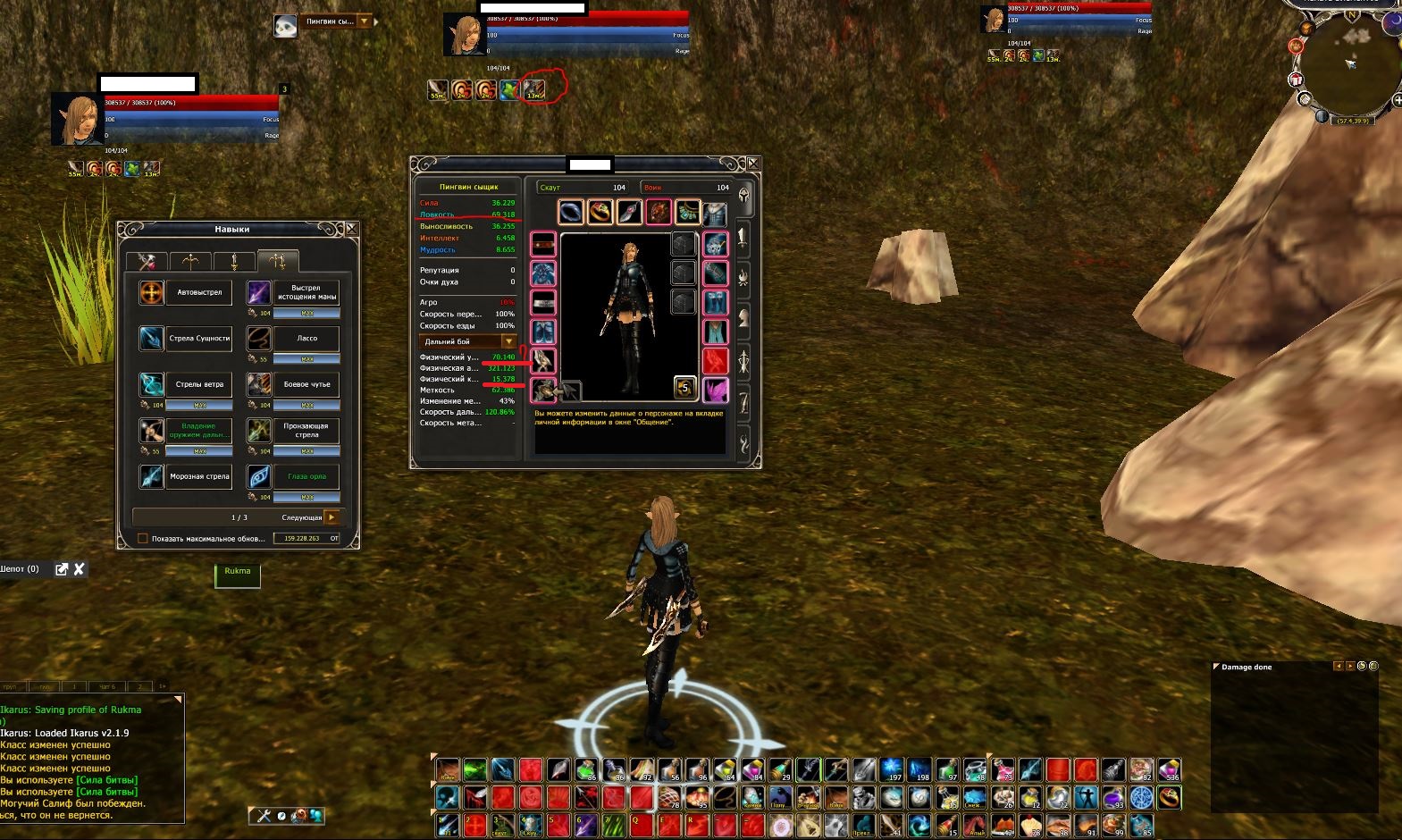The height and width of the screenshot is (840, 1402).
Task: Select the teal necklace equipment slot
Action: (x=686, y=213)
